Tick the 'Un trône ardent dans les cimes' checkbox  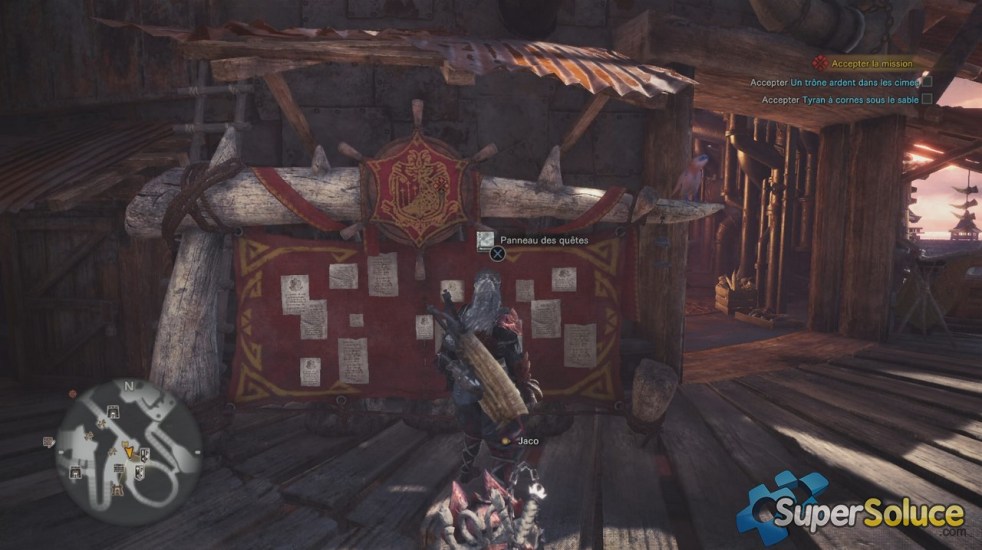[x=927, y=82]
